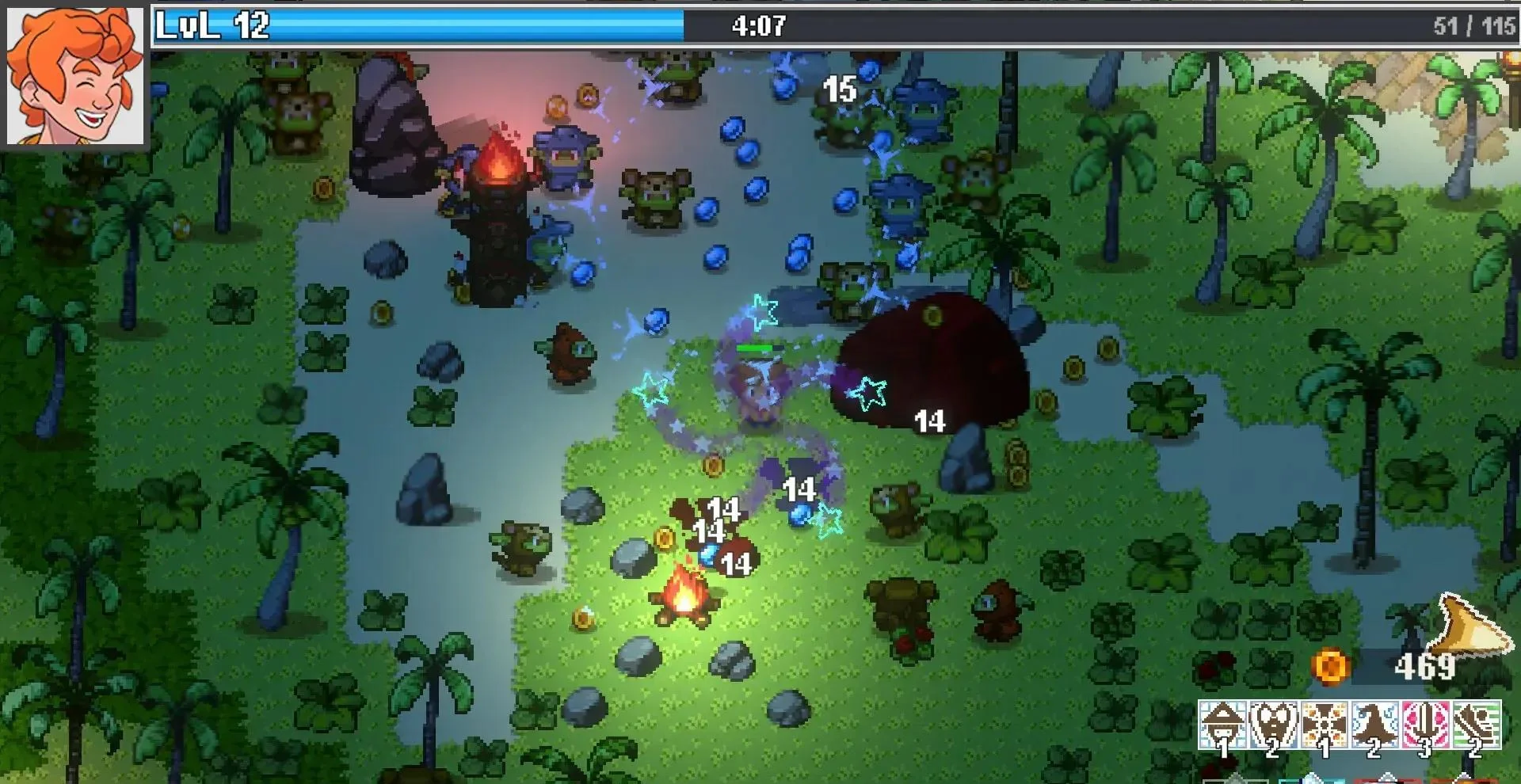Select the green boot ability at level 2
Screen dimensions: 1521x784
click(1478, 722)
